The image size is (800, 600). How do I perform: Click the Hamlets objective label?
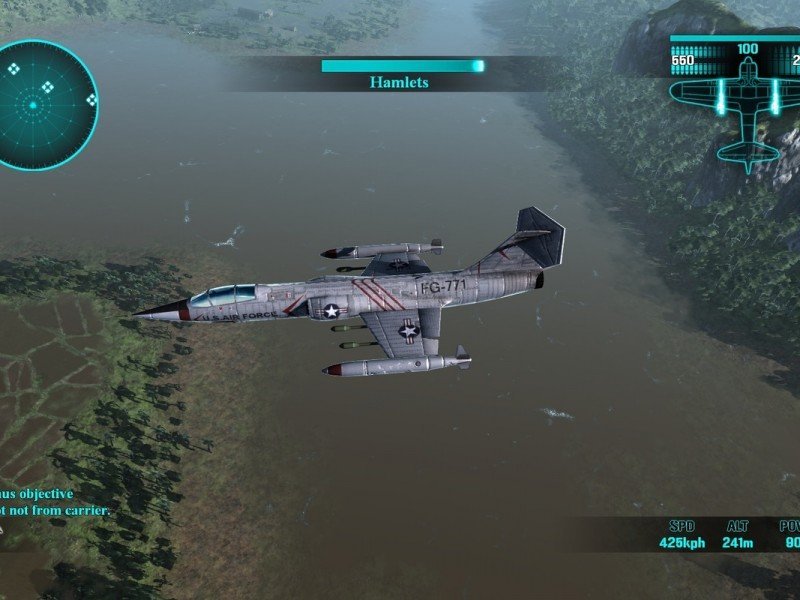click(x=399, y=82)
